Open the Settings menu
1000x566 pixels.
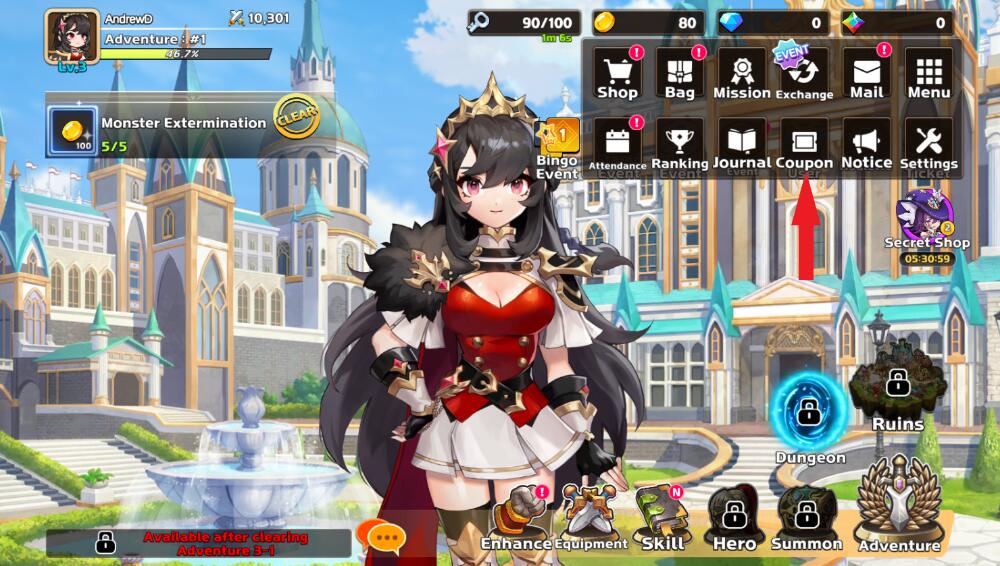tap(929, 145)
